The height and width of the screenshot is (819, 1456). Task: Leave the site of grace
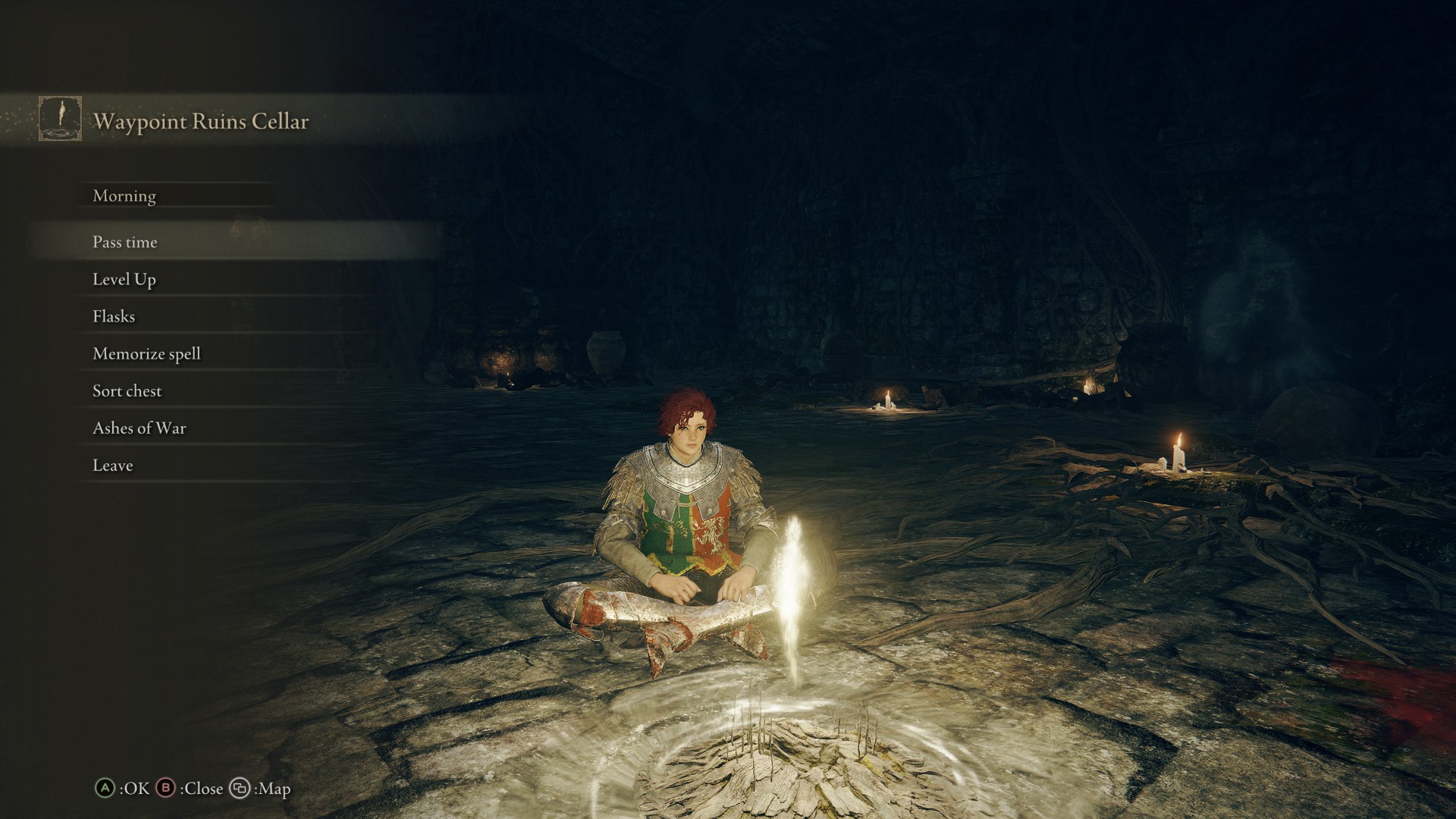[112, 465]
